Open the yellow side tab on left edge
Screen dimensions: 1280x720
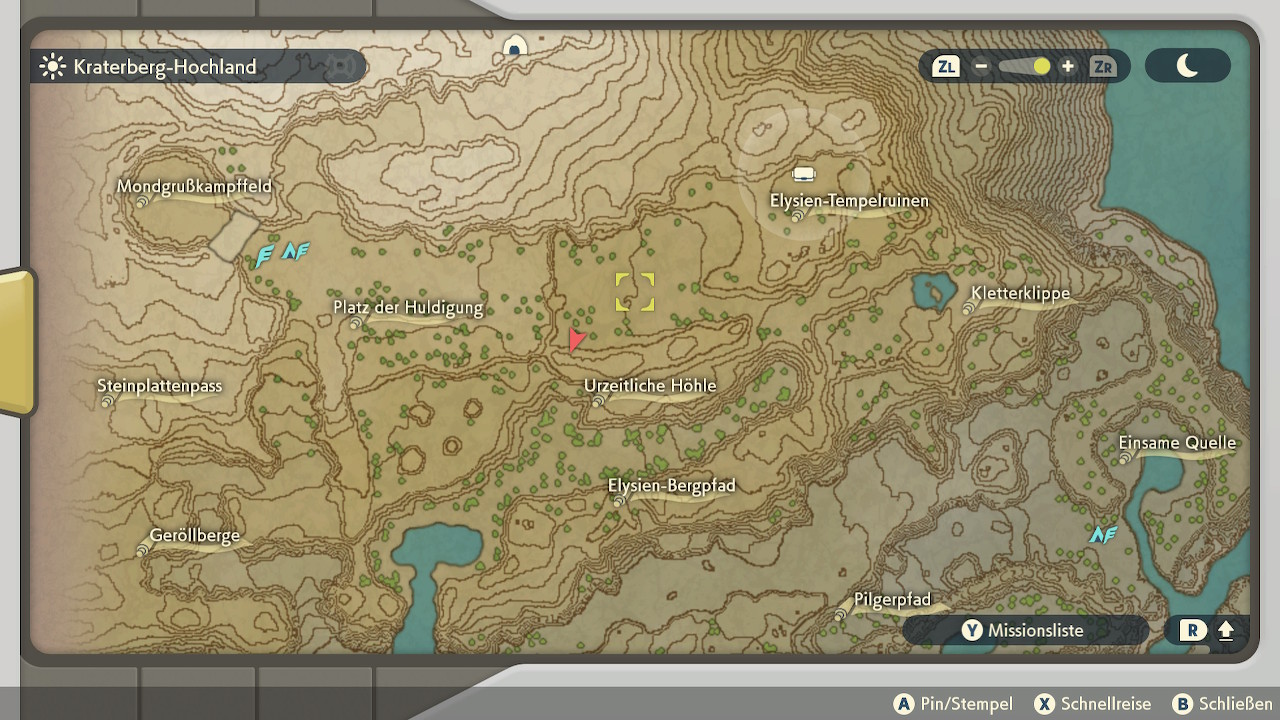(17, 341)
